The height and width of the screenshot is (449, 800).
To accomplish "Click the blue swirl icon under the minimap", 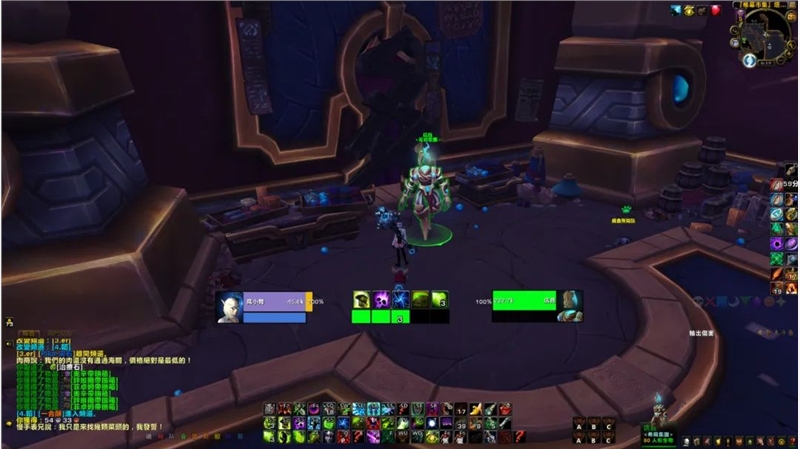I will click(x=748, y=61).
